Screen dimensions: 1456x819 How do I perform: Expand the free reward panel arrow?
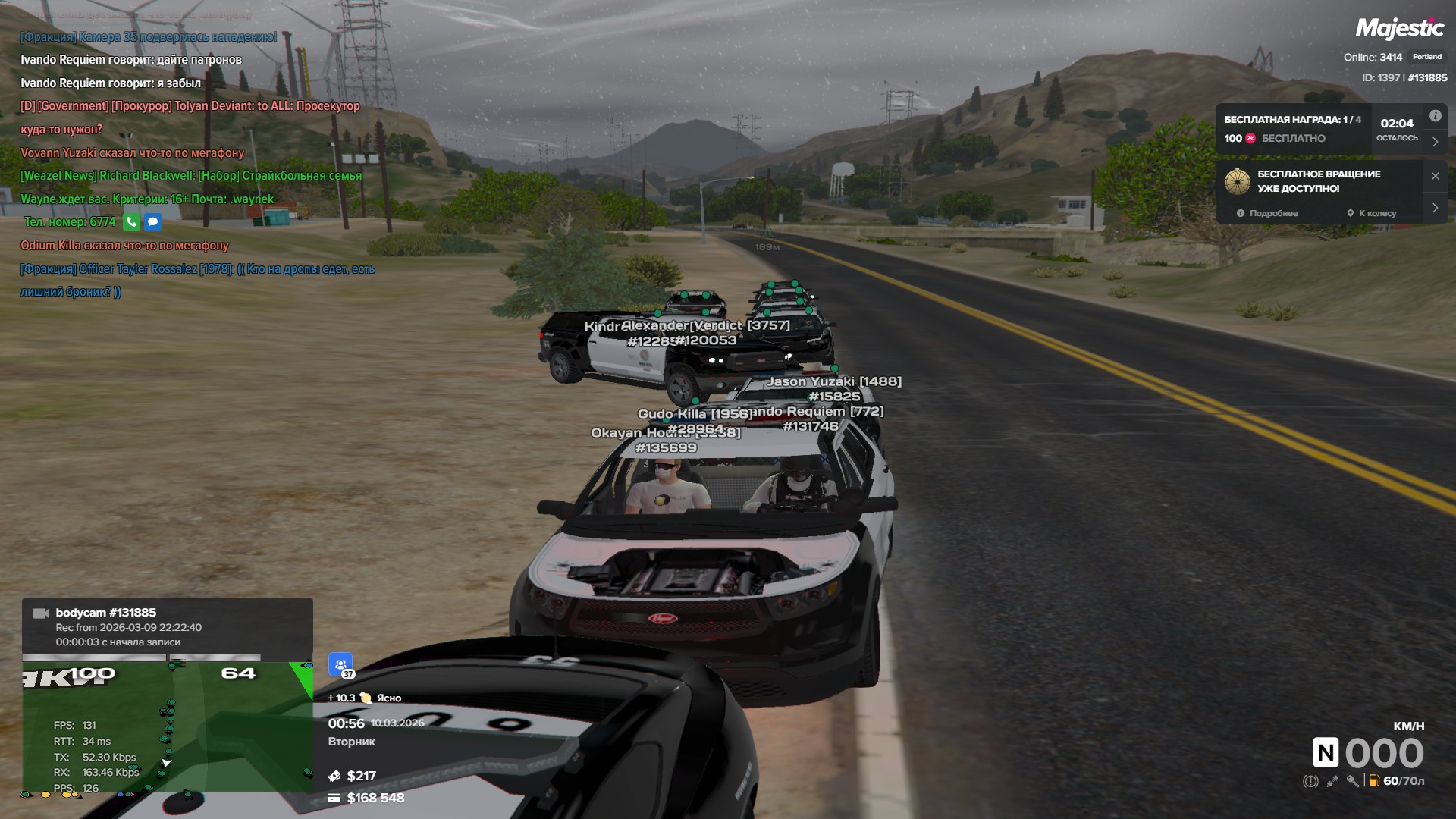point(1435,142)
